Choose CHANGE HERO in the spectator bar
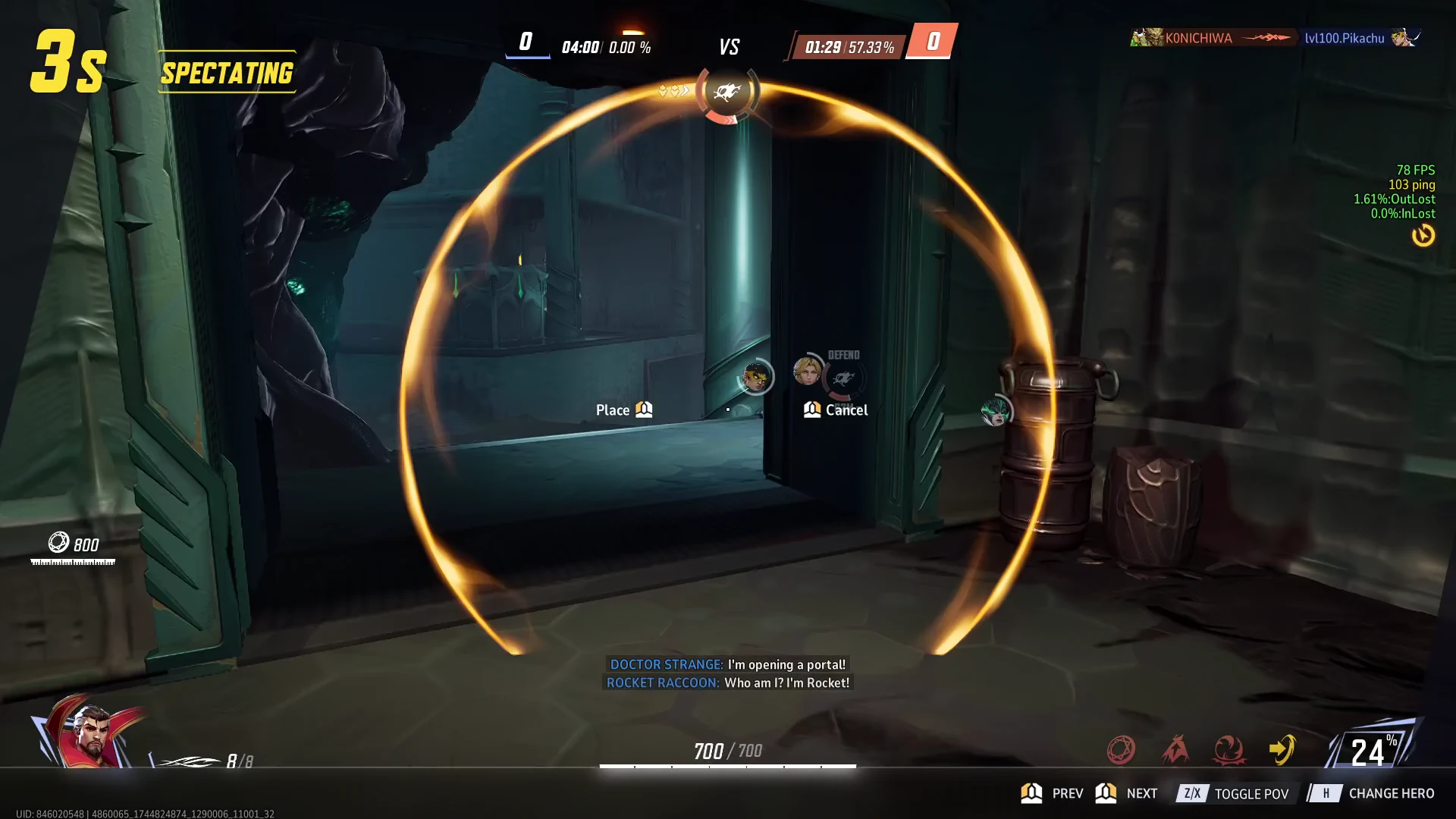Screen dimensions: 1456x819 click(x=1374, y=793)
